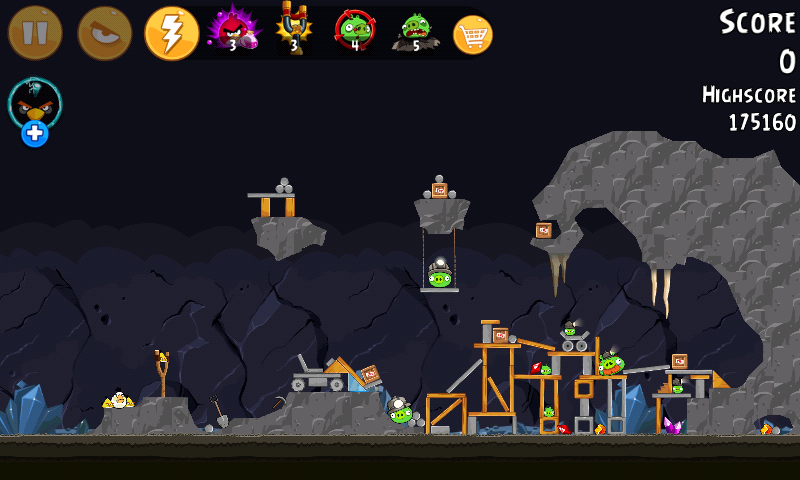
Task: Add the black bomb bird power-up
Action: pyautogui.click(x=35, y=110)
